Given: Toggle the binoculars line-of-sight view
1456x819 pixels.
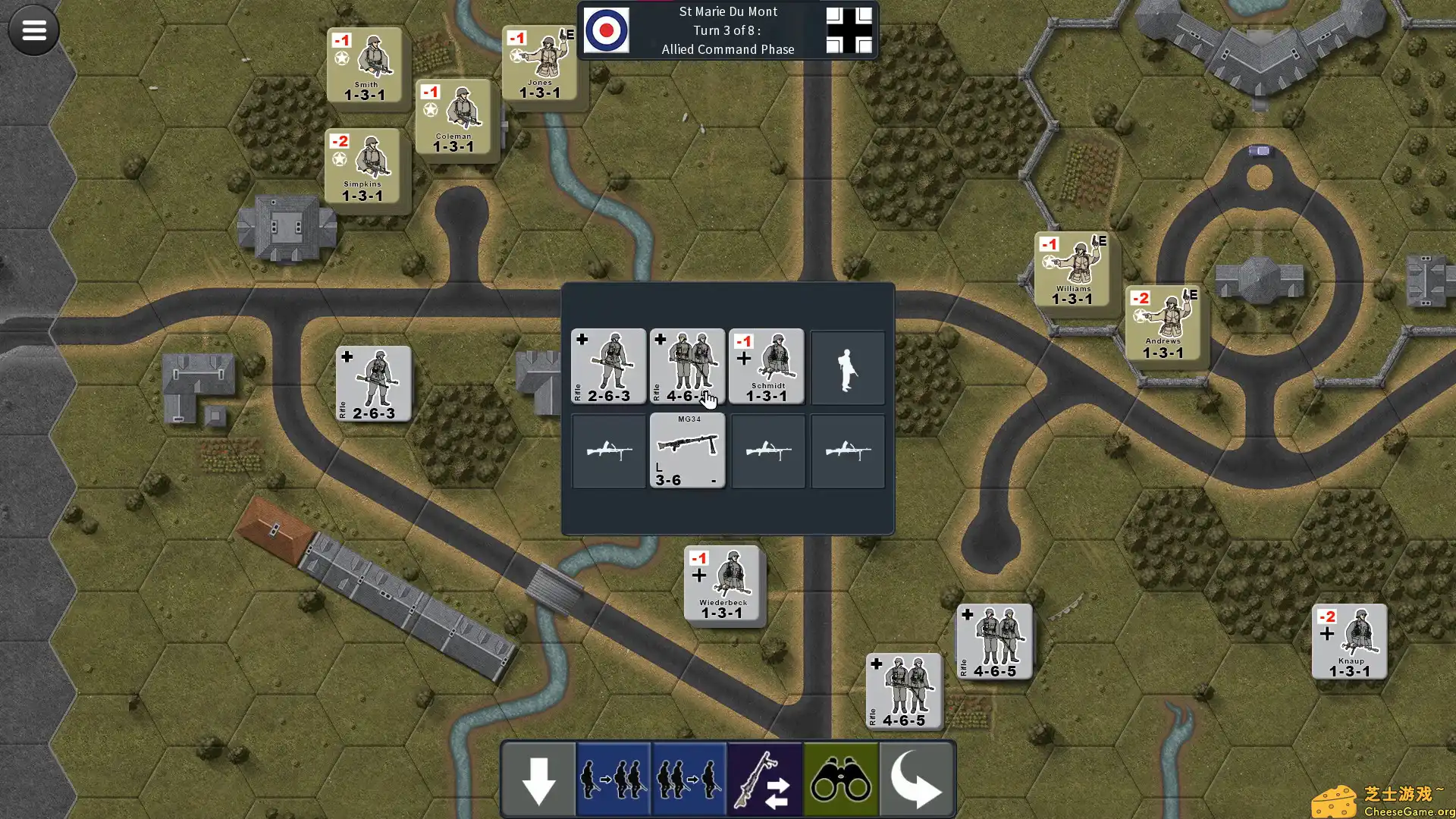Looking at the screenshot, I should click(x=840, y=780).
